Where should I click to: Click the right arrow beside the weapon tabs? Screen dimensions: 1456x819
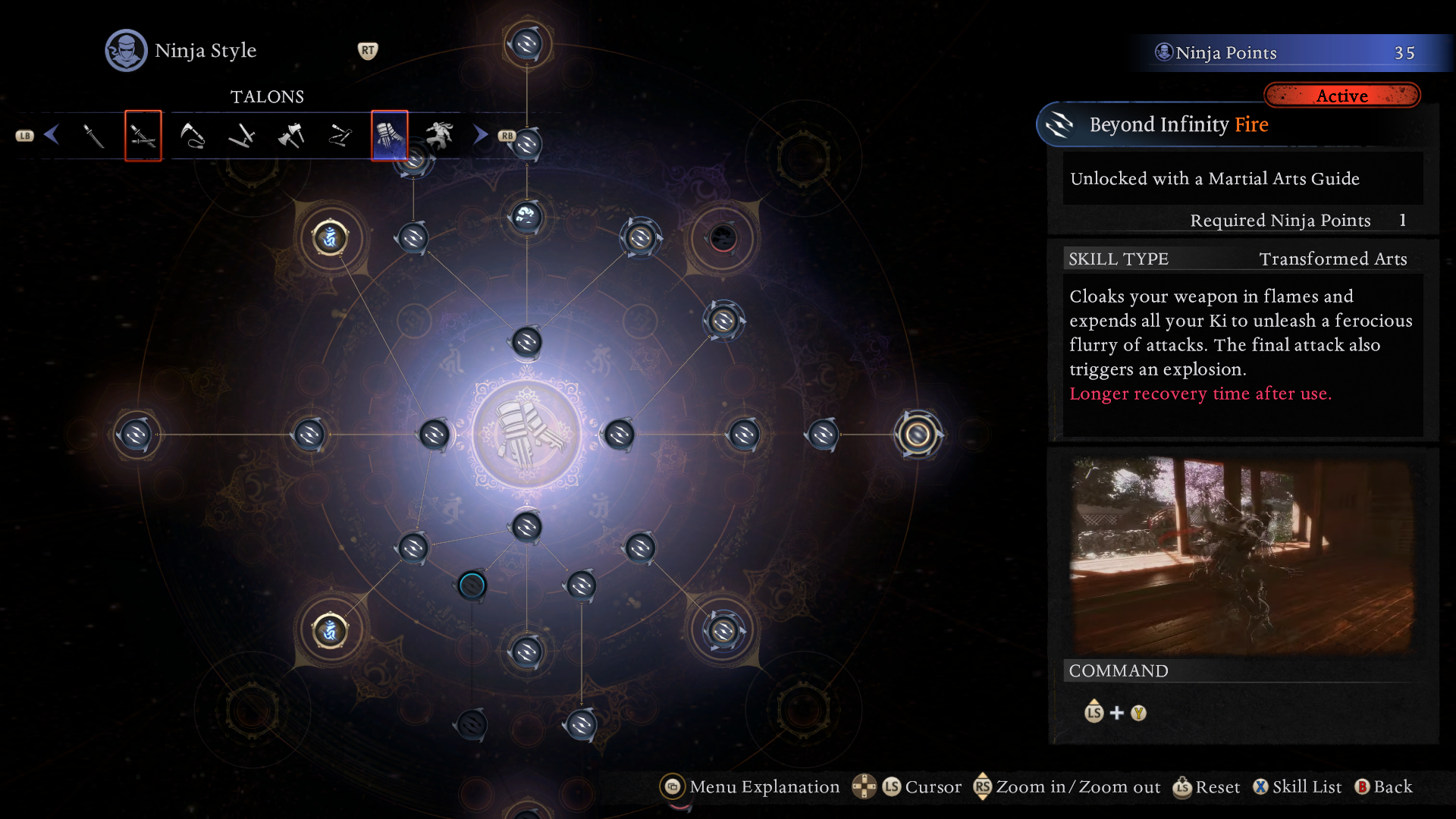(x=480, y=135)
